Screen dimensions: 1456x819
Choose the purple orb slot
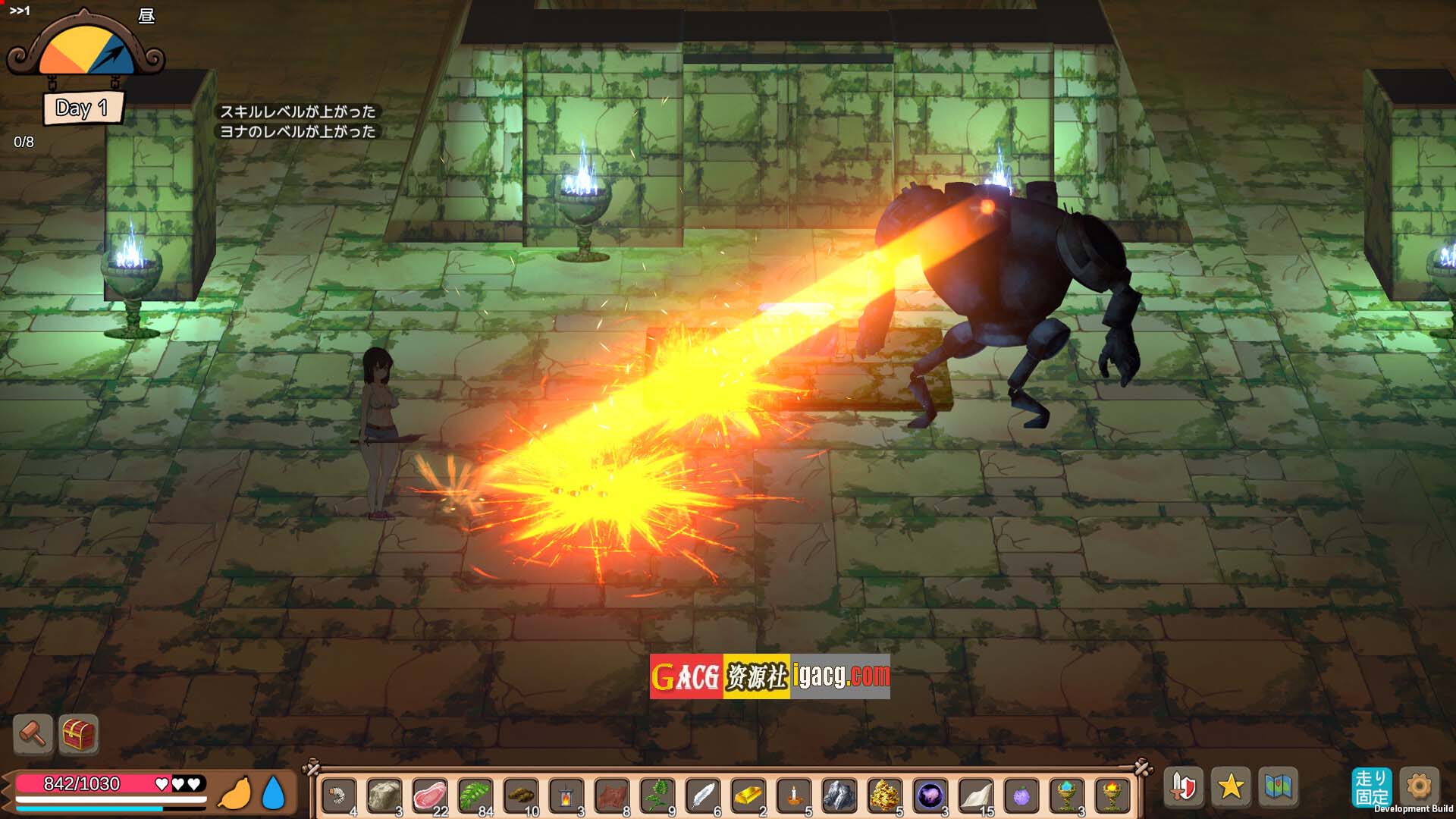coord(930,795)
